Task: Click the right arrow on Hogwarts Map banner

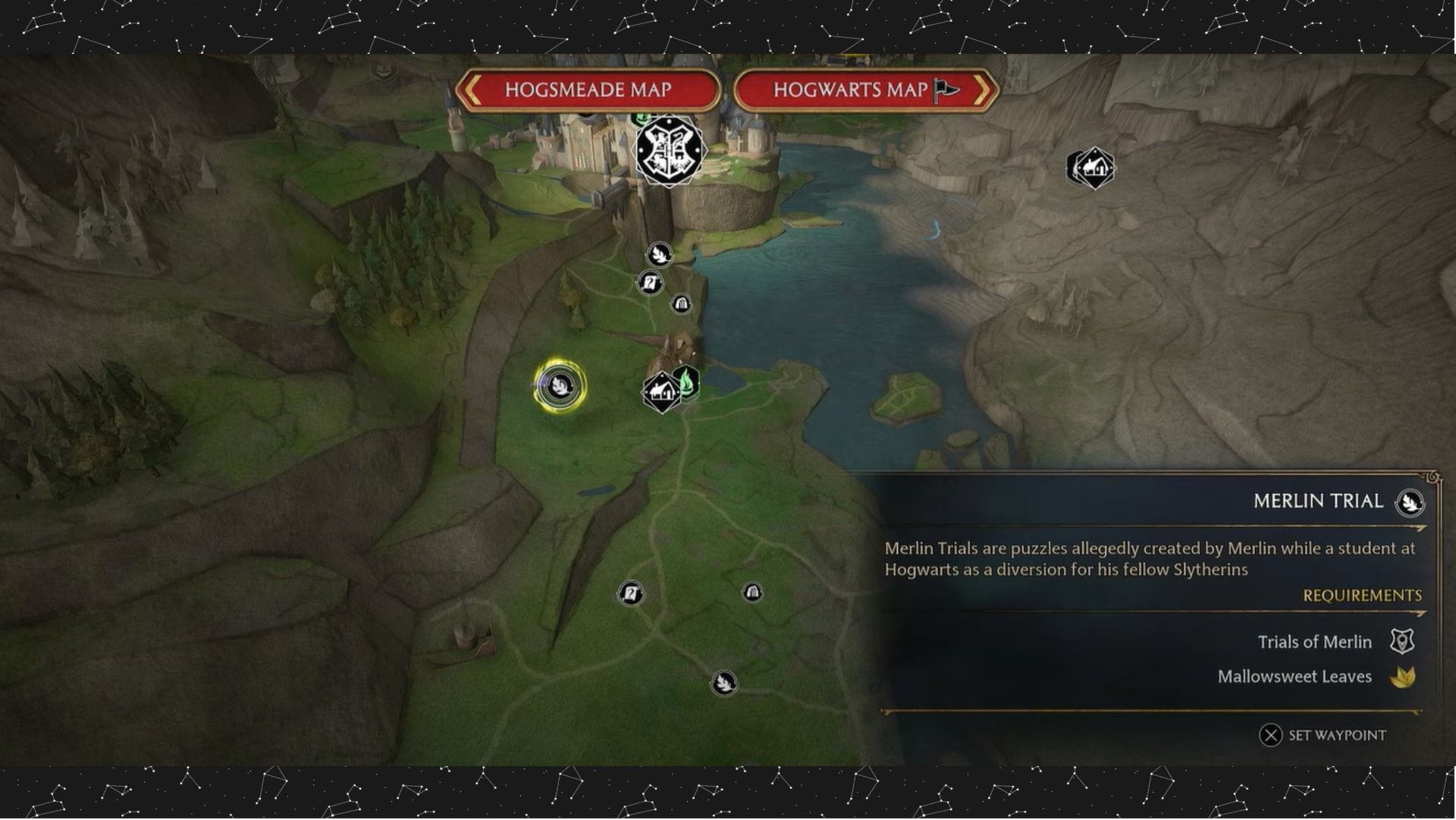Action: pyautogui.click(x=984, y=90)
